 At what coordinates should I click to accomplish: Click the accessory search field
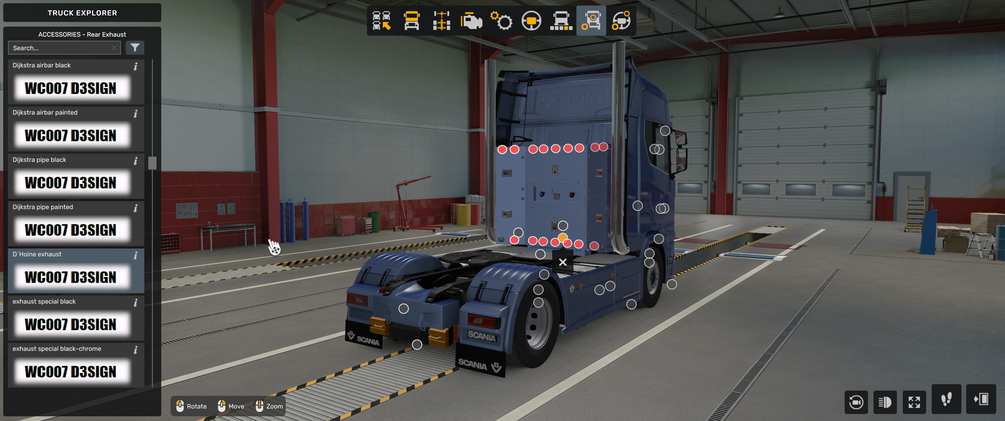pos(64,47)
